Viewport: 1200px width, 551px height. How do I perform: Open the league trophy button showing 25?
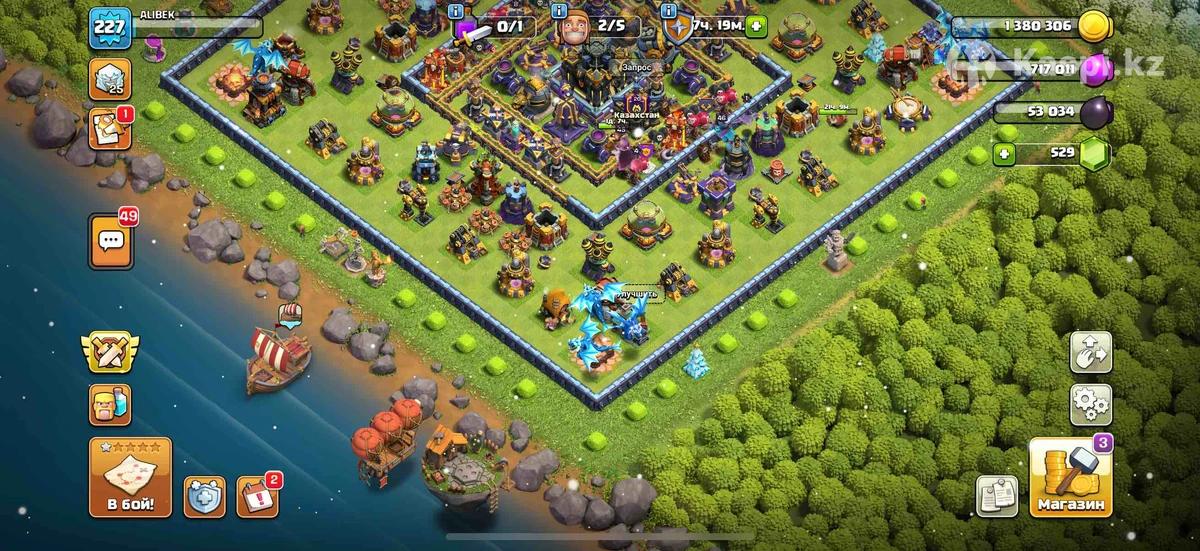tap(109, 78)
